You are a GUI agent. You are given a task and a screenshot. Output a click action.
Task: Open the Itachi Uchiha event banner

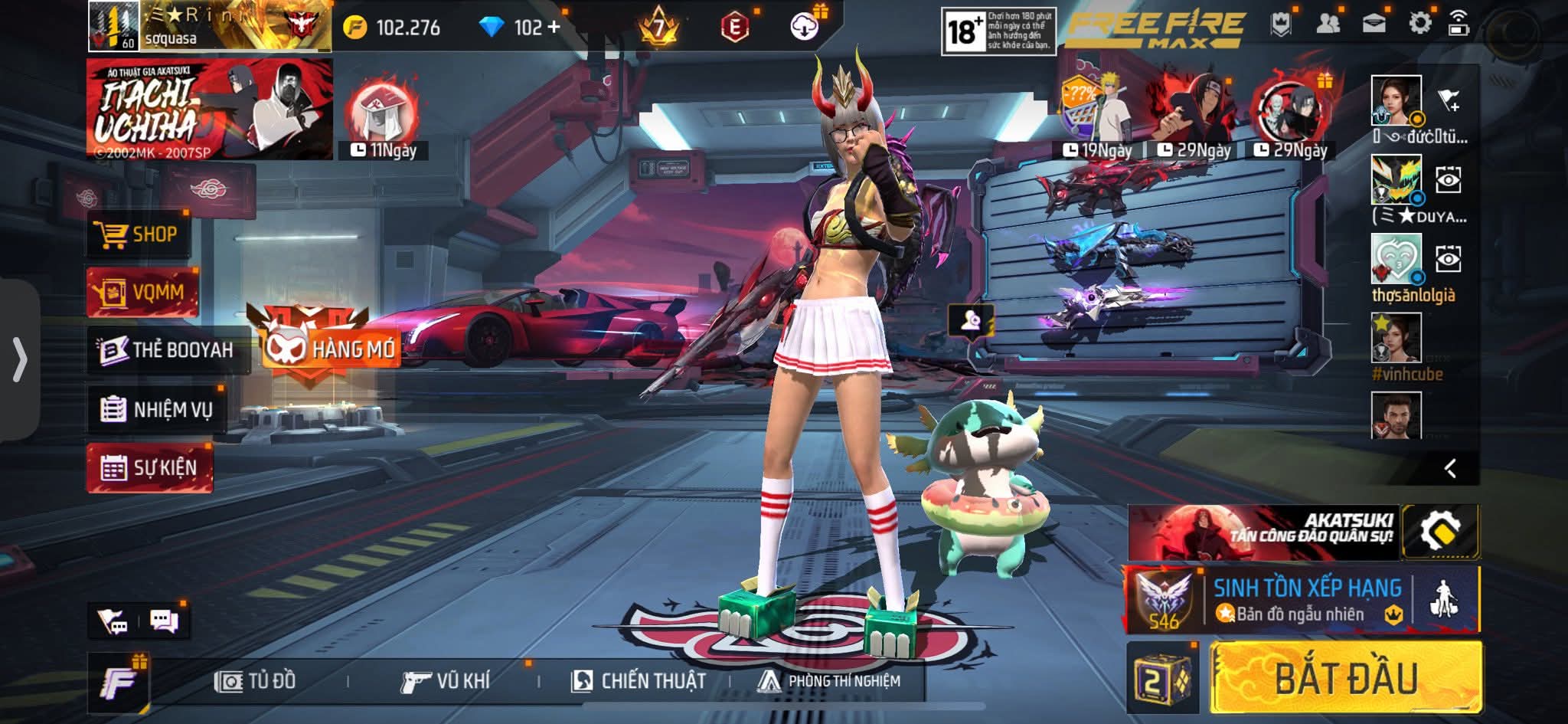coord(210,110)
